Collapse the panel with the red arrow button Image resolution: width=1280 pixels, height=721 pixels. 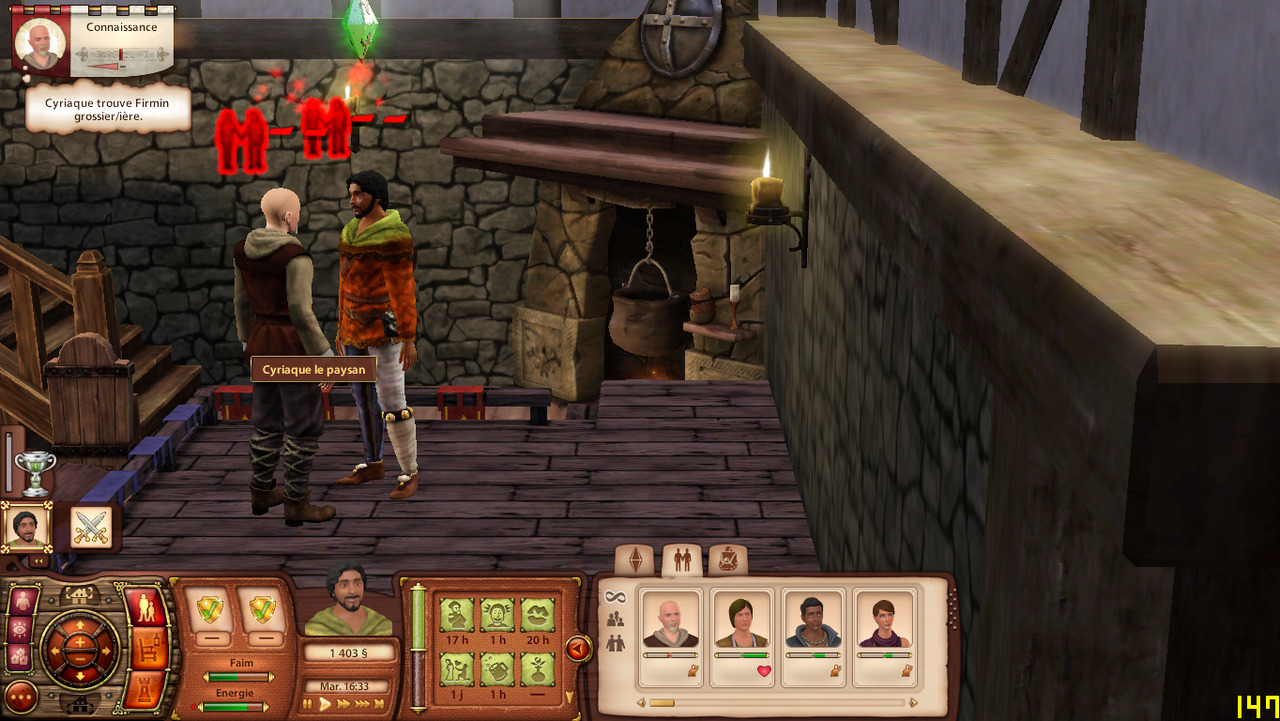click(x=578, y=649)
